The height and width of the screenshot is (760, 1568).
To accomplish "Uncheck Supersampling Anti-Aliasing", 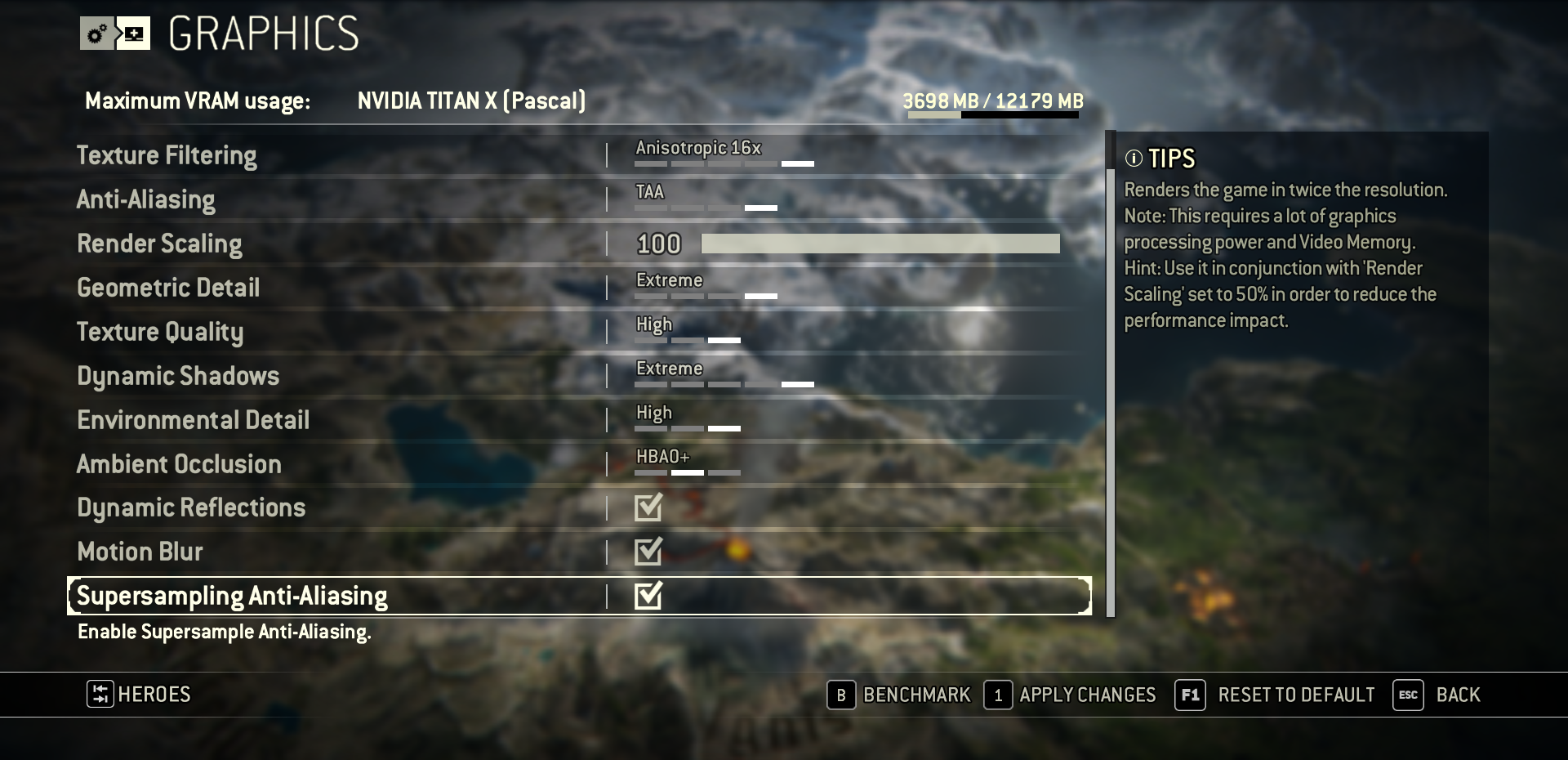I will click(x=648, y=596).
